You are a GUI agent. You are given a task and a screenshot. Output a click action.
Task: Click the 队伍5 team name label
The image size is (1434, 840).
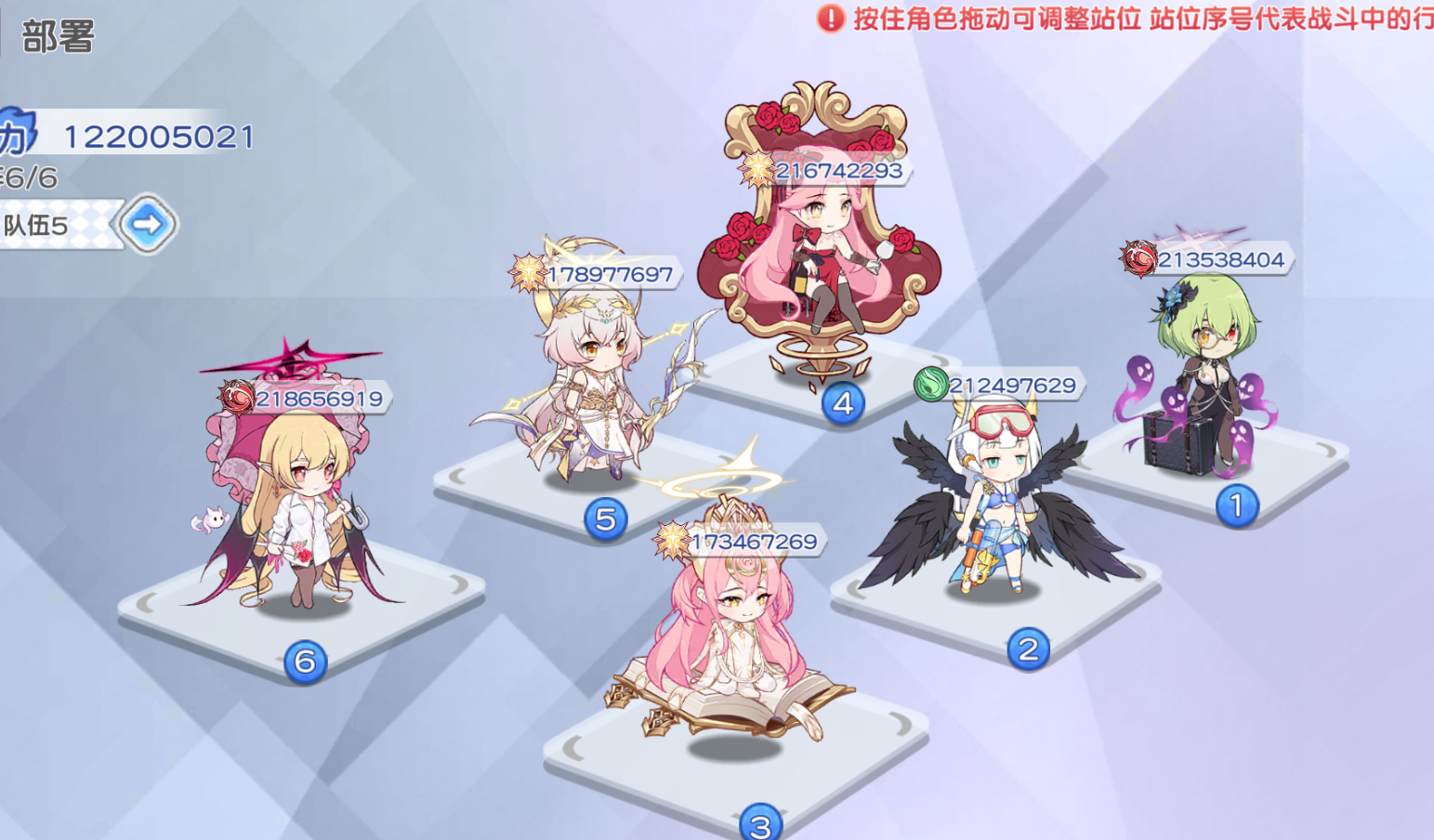click(x=37, y=226)
